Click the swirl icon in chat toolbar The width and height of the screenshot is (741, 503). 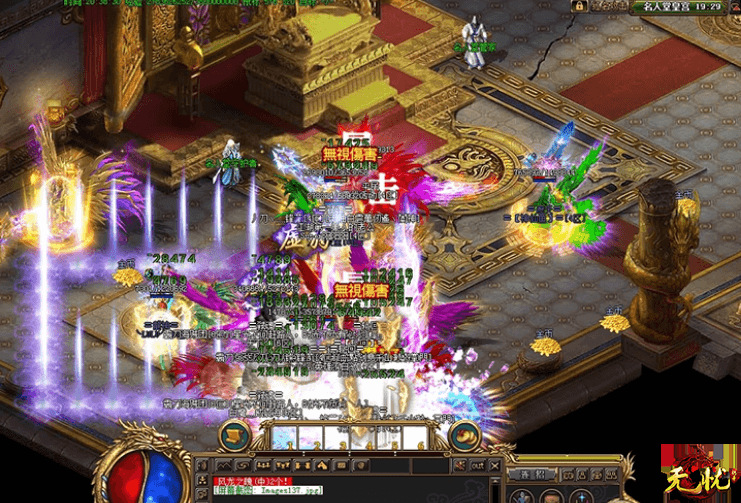click(x=245, y=465)
